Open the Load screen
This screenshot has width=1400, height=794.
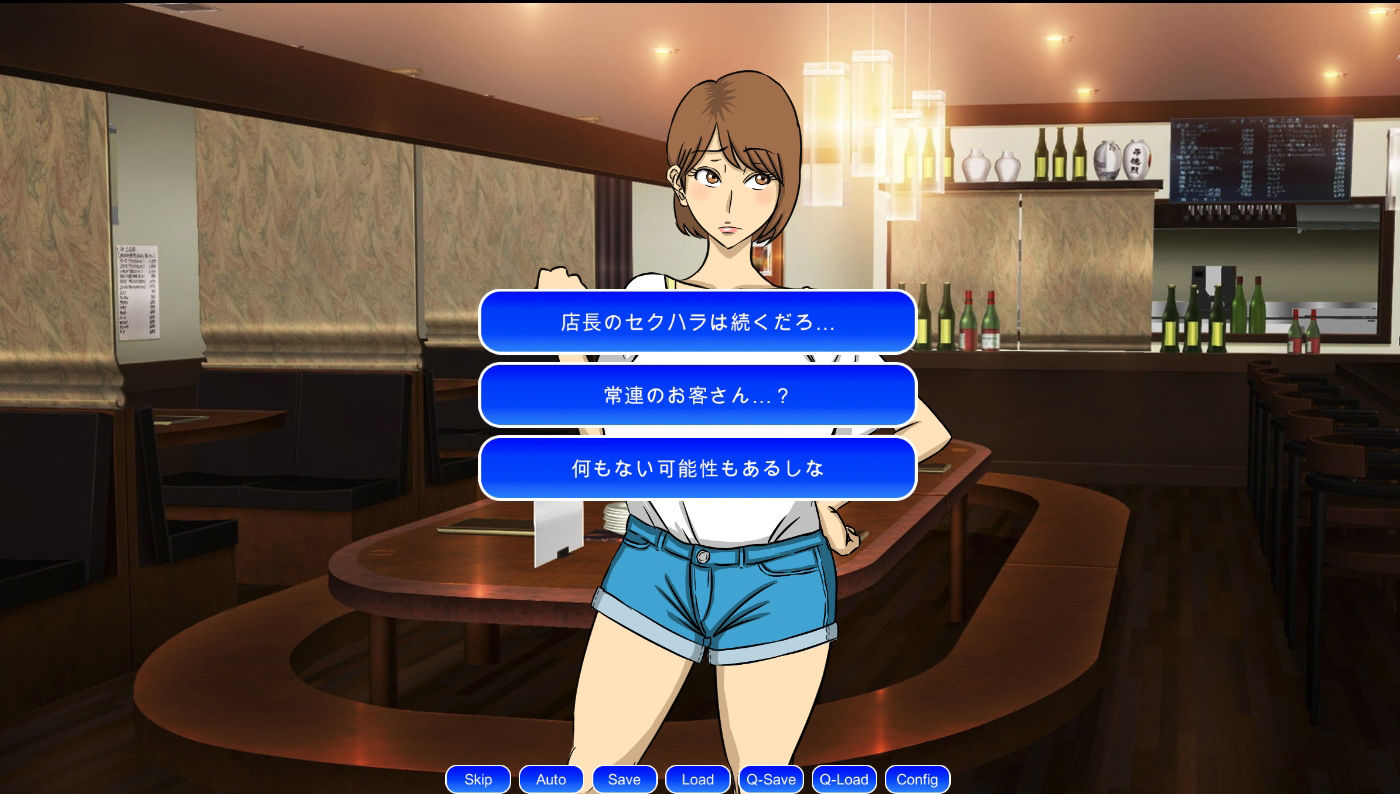[x=697, y=779]
